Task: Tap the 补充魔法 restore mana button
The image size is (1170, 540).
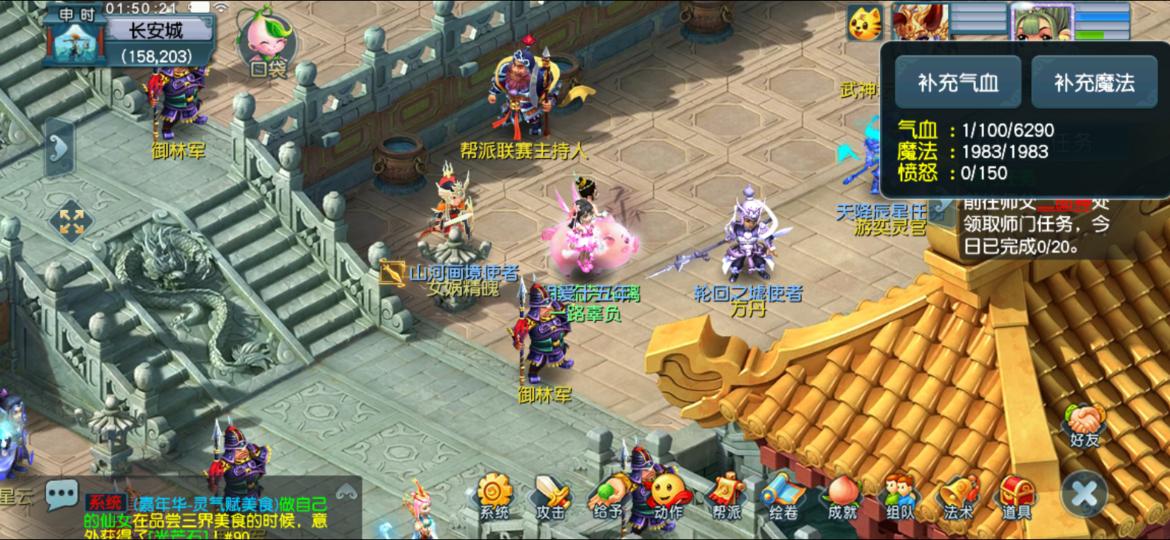Action: click(x=1093, y=82)
